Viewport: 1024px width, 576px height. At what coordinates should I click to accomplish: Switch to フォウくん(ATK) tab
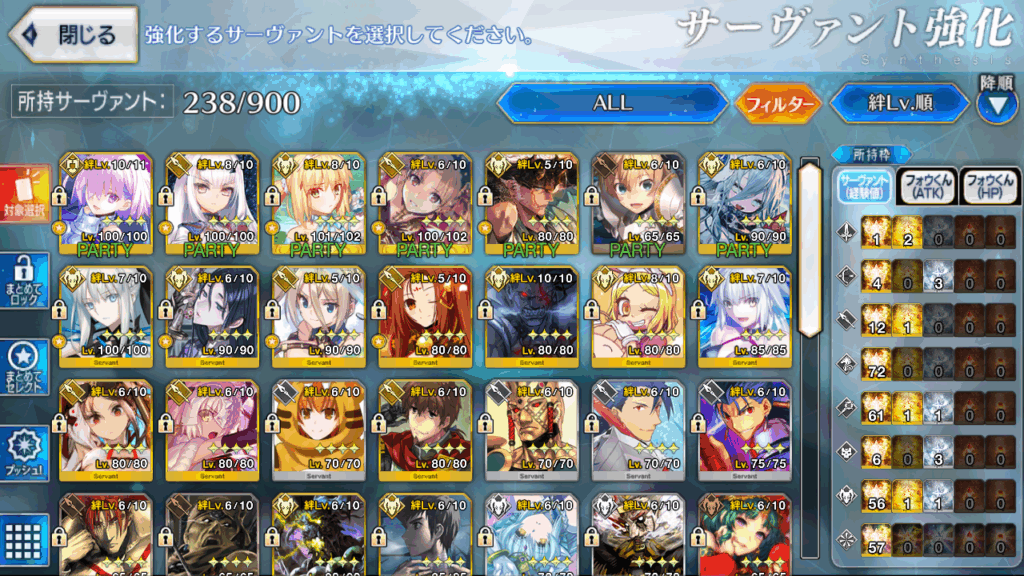coord(928,187)
